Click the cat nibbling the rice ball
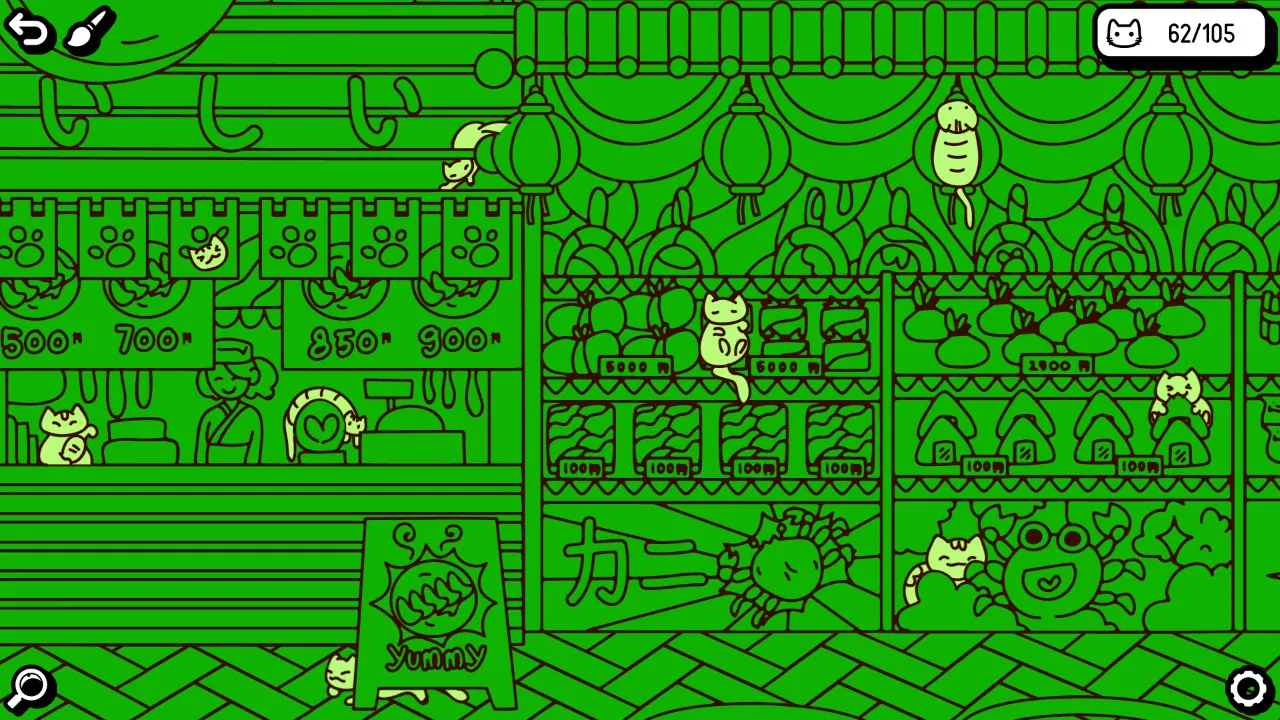This screenshot has width=1280, height=720. 1180,390
